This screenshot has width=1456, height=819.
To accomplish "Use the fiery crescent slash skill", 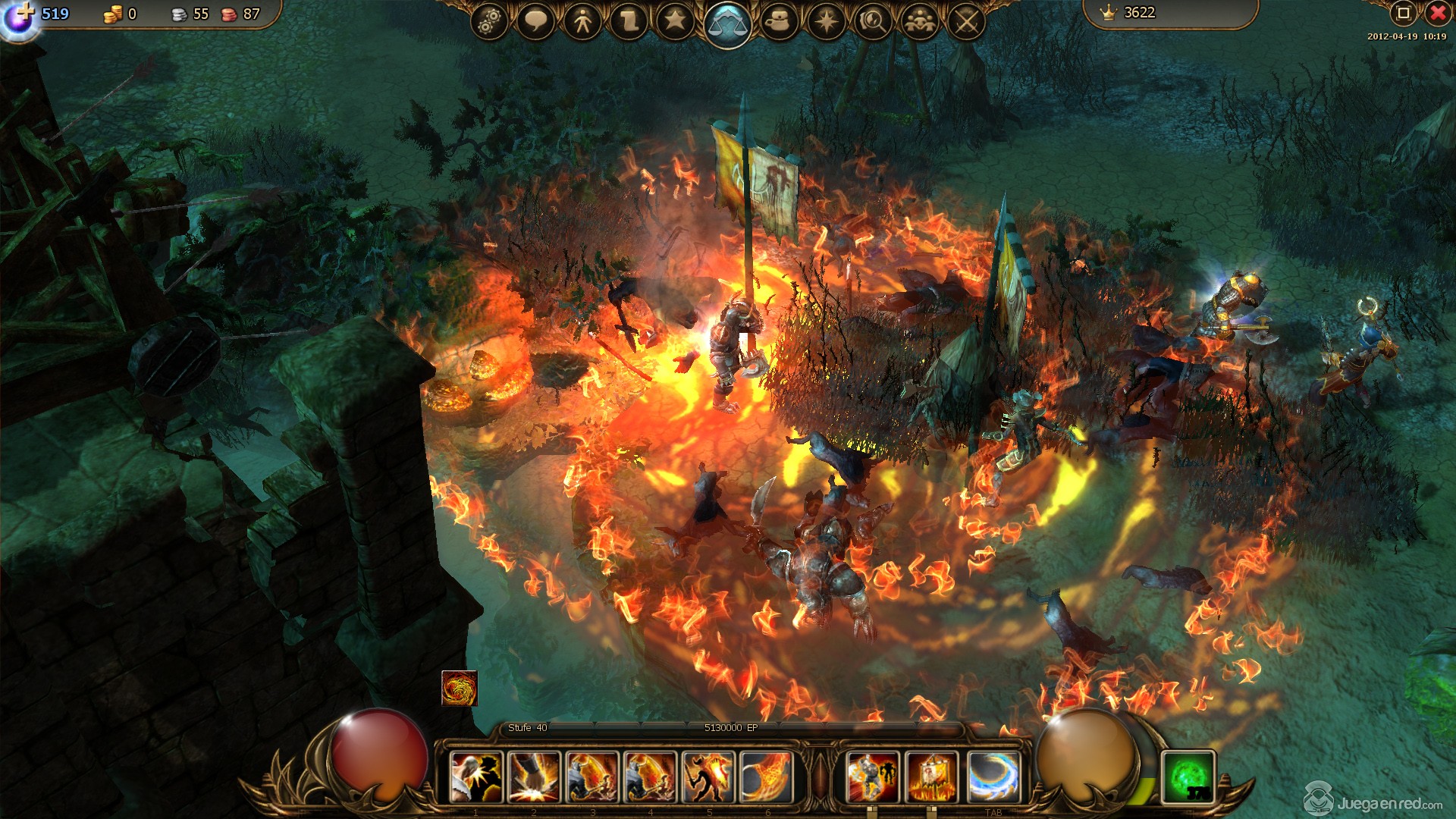I will tap(766, 777).
